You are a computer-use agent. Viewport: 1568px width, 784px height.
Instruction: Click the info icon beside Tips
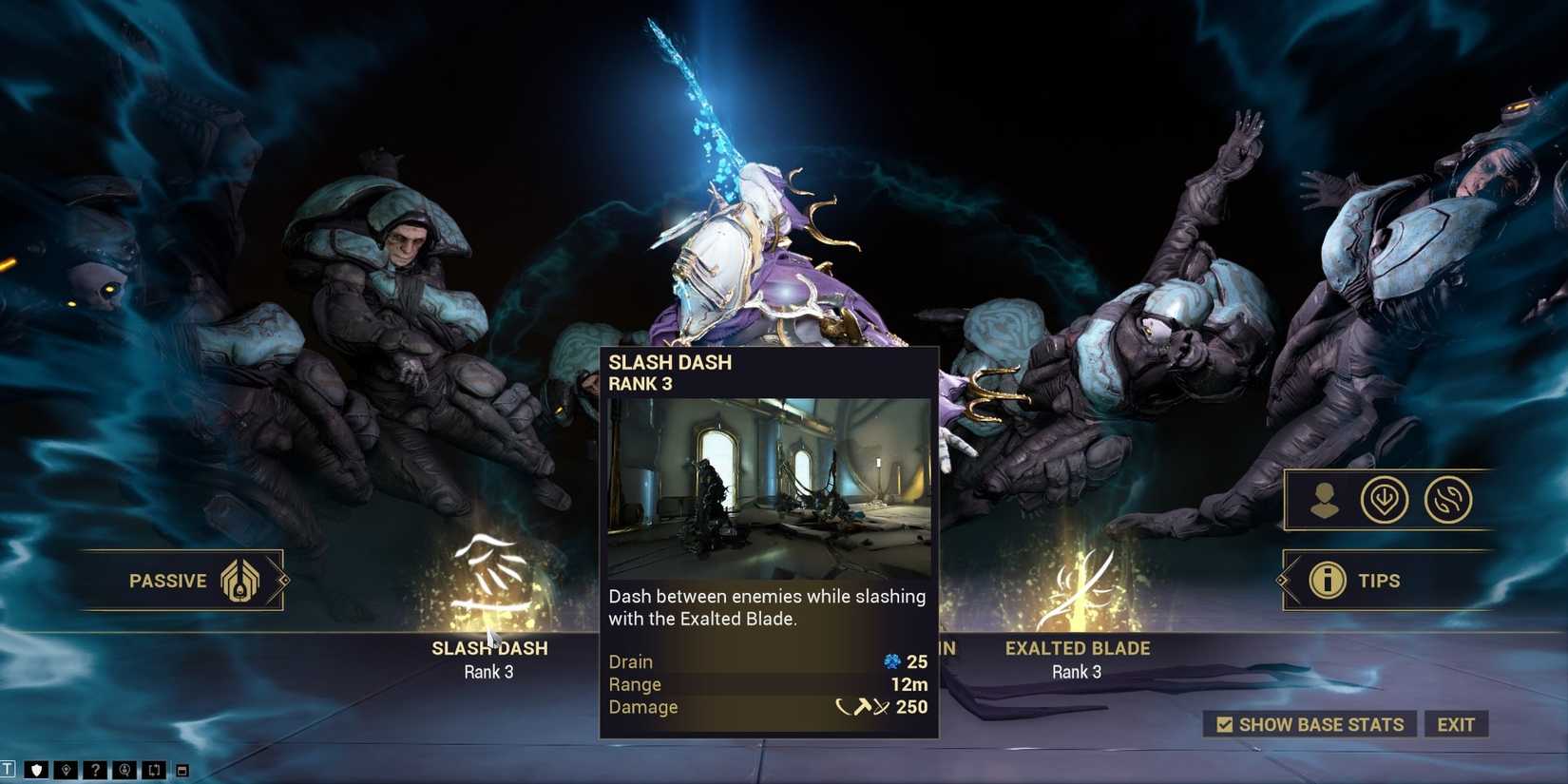1329,581
